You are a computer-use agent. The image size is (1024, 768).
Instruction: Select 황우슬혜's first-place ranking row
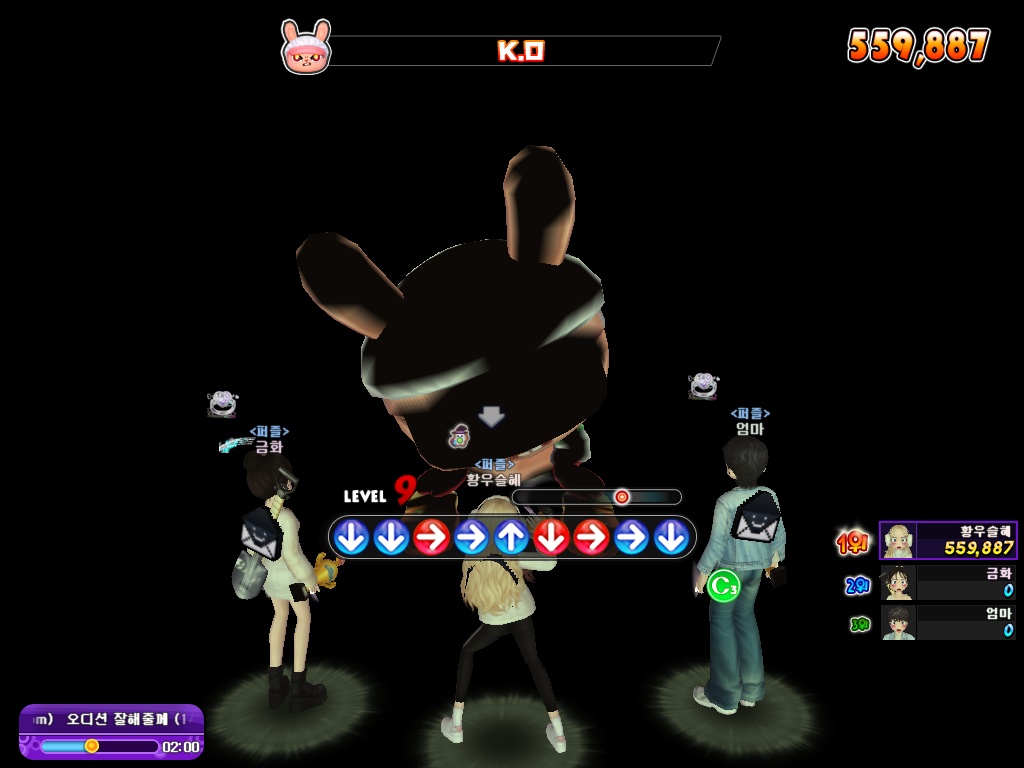pyautogui.click(x=948, y=541)
